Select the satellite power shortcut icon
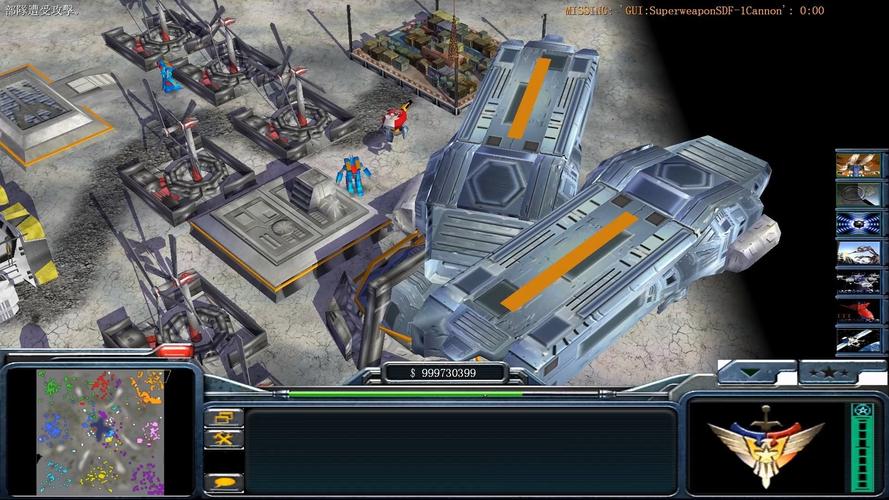The height and width of the screenshot is (500, 889). [859, 341]
